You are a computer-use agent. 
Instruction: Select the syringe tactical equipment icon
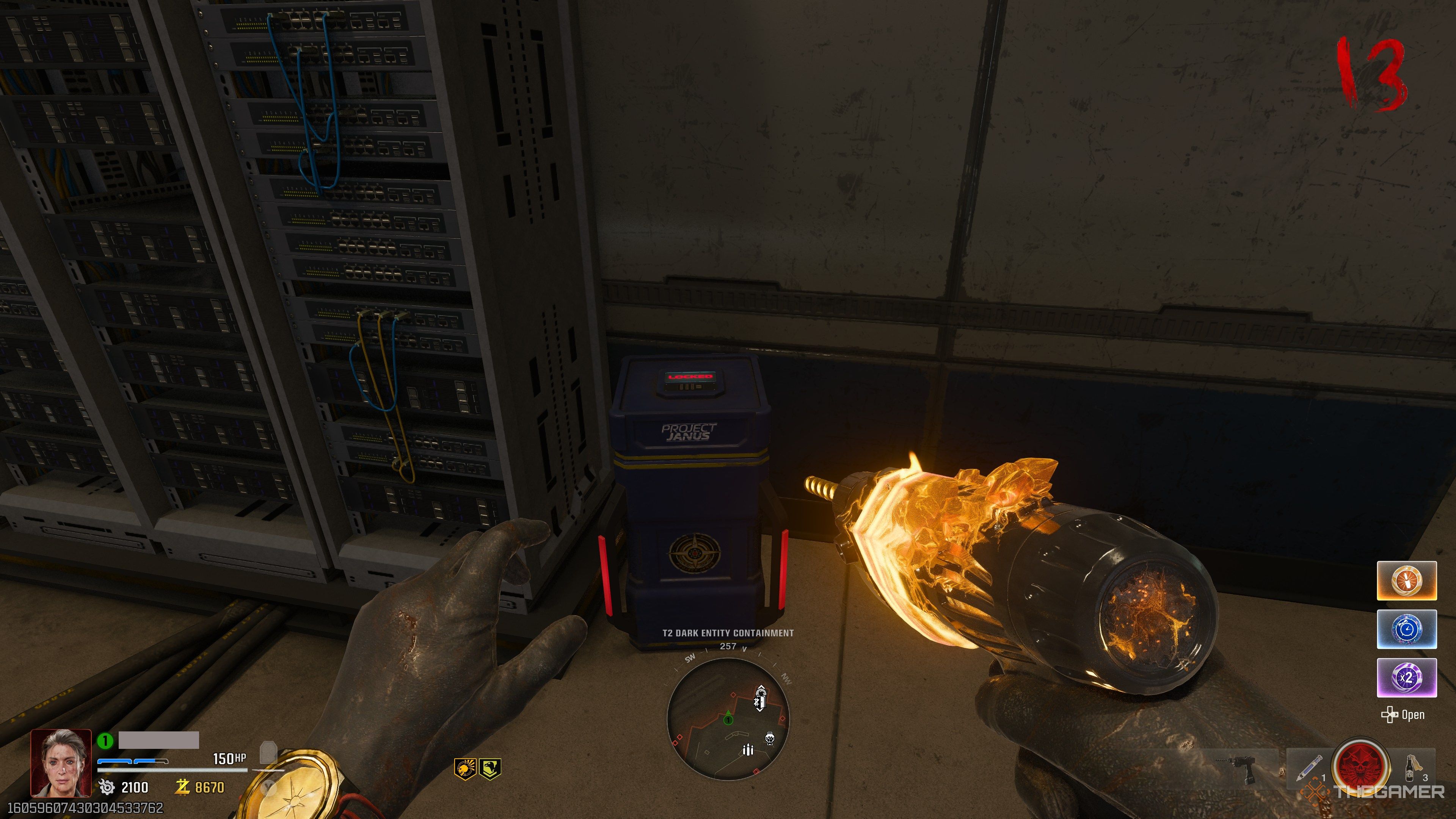pos(1310,769)
